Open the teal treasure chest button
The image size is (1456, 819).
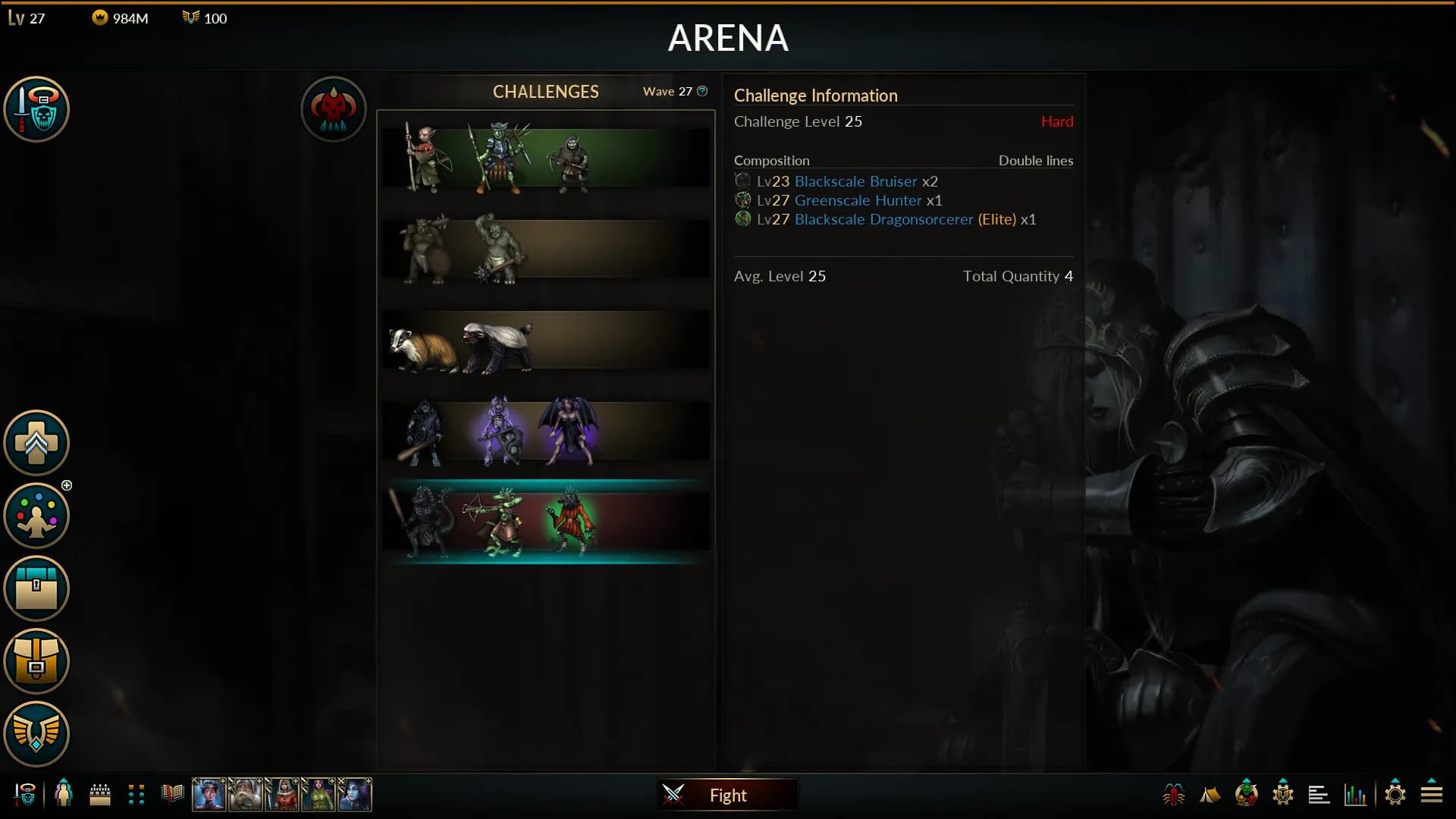[36, 588]
